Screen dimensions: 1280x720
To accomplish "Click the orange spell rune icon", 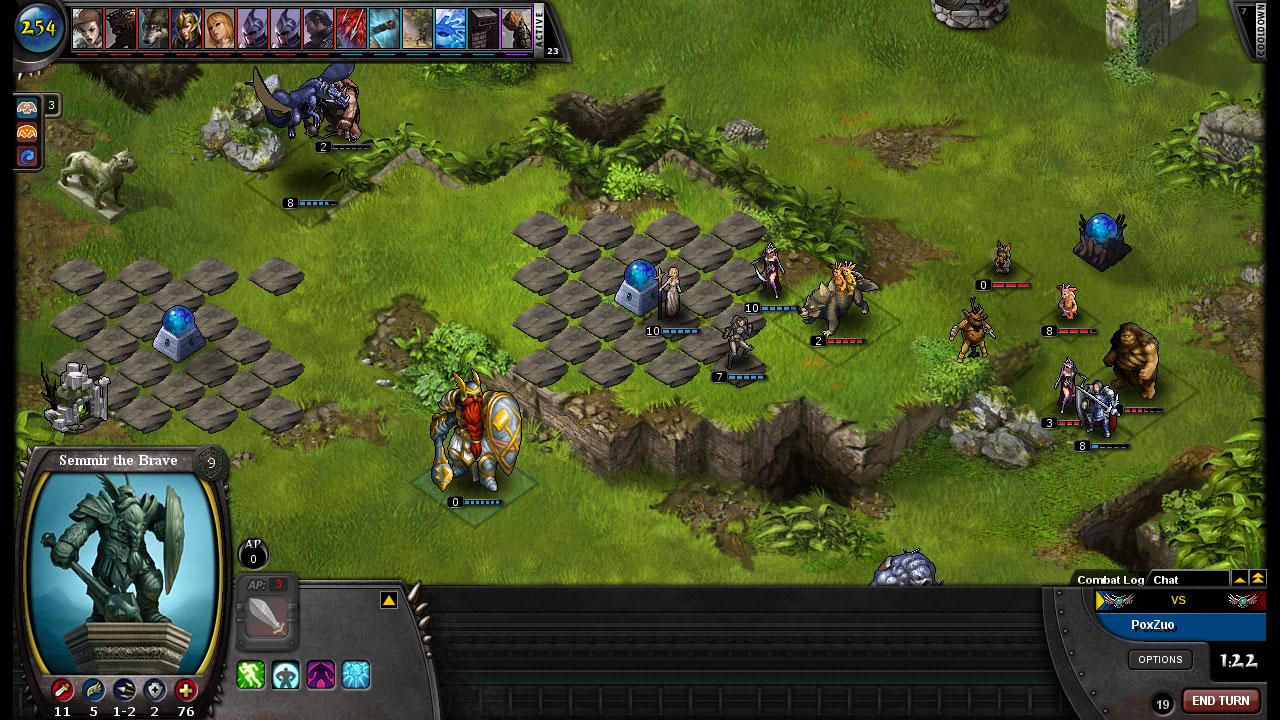I will tap(27, 131).
